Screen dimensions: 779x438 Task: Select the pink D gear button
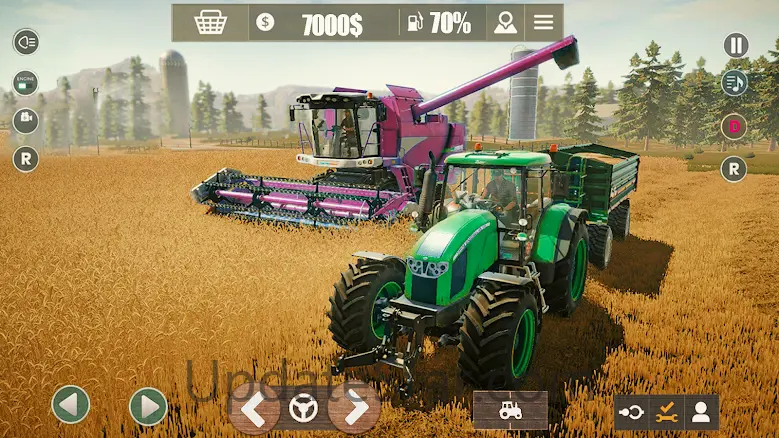735,127
